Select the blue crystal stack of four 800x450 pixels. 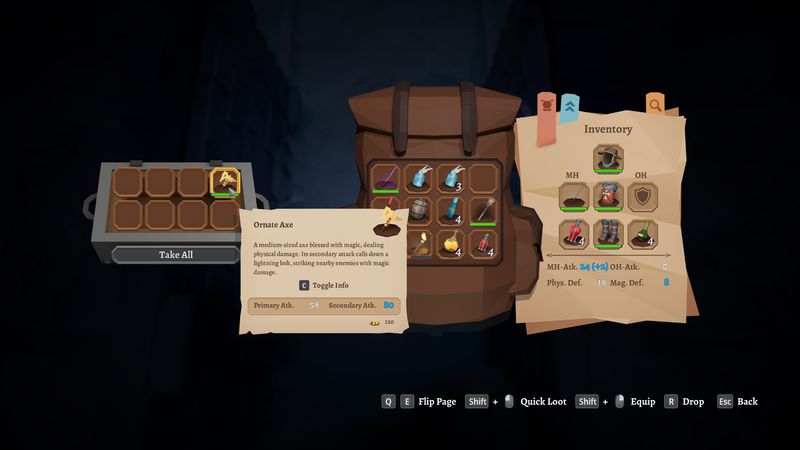pyautogui.click(x=450, y=209)
